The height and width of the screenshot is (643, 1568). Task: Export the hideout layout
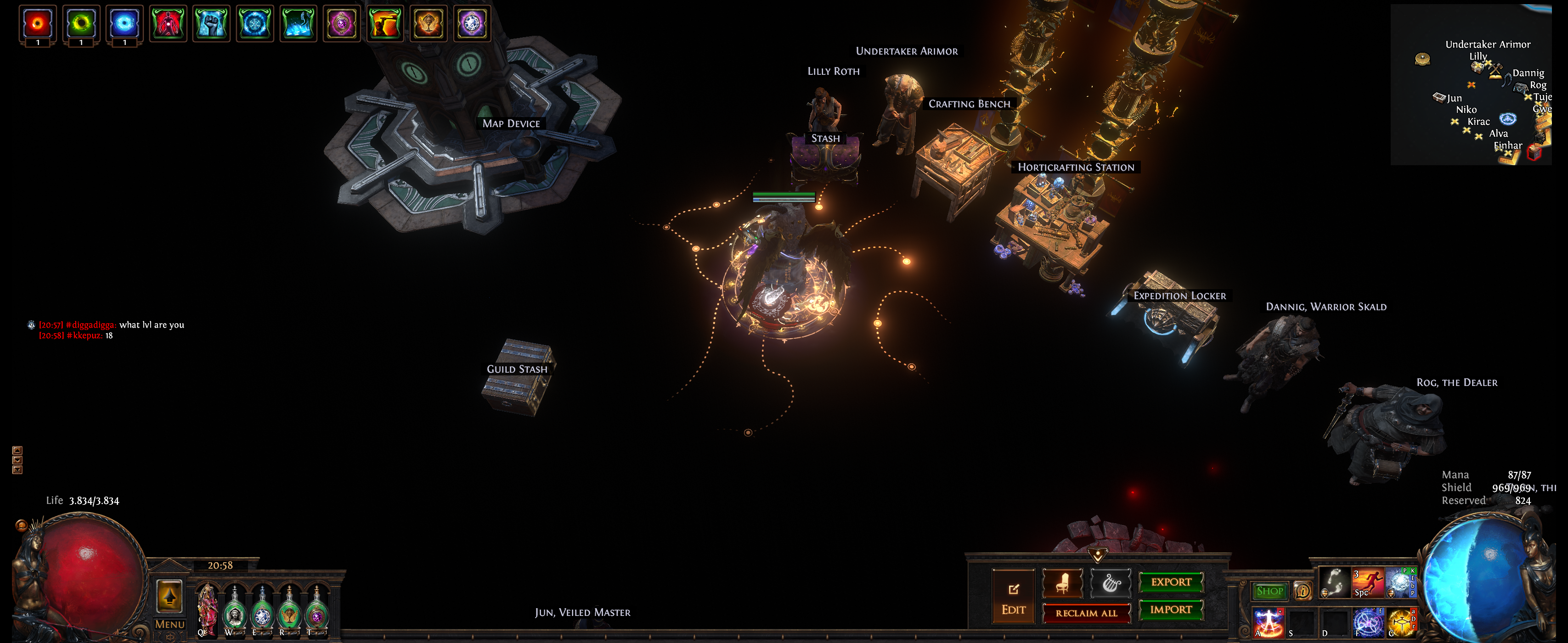tap(1171, 581)
